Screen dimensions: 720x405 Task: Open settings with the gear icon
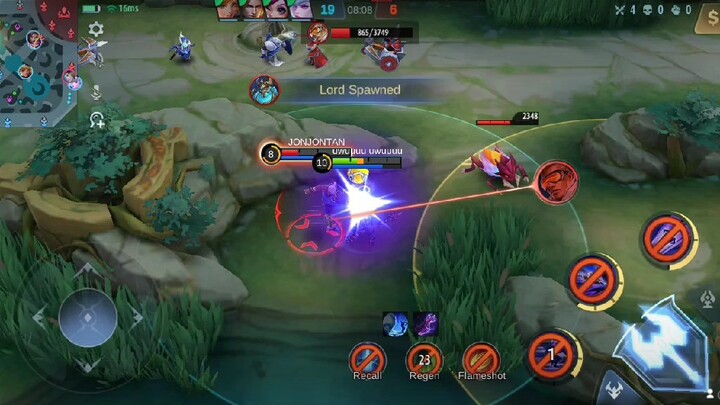96,29
